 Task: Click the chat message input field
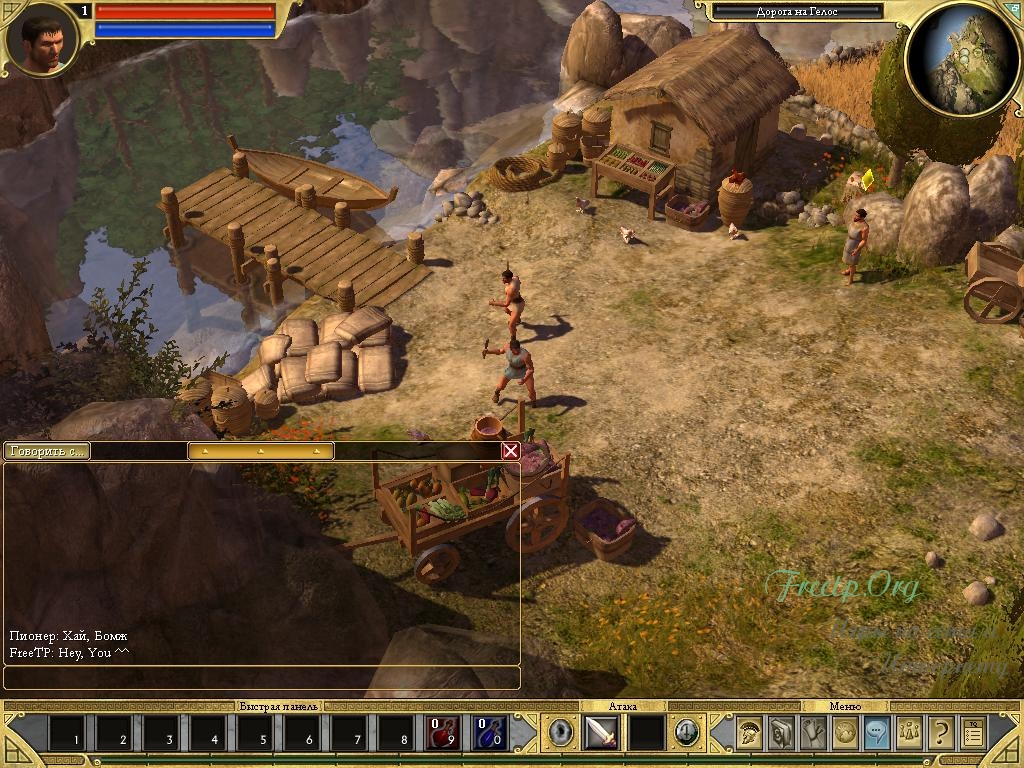pyautogui.click(x=262, y=678)
